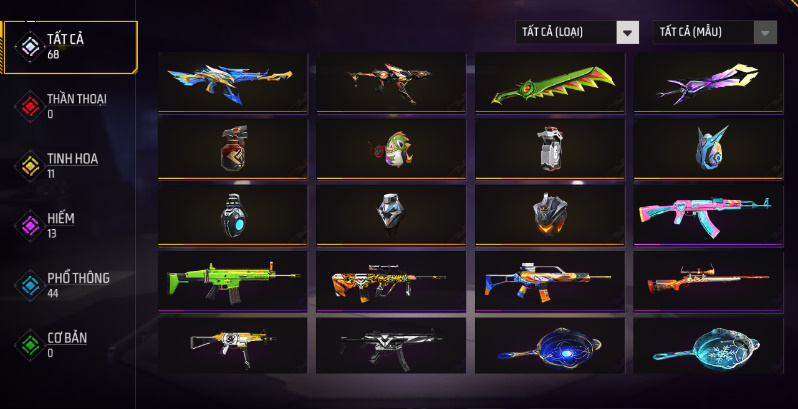Pick the green serrated machete skin

[x=549, y=83]
